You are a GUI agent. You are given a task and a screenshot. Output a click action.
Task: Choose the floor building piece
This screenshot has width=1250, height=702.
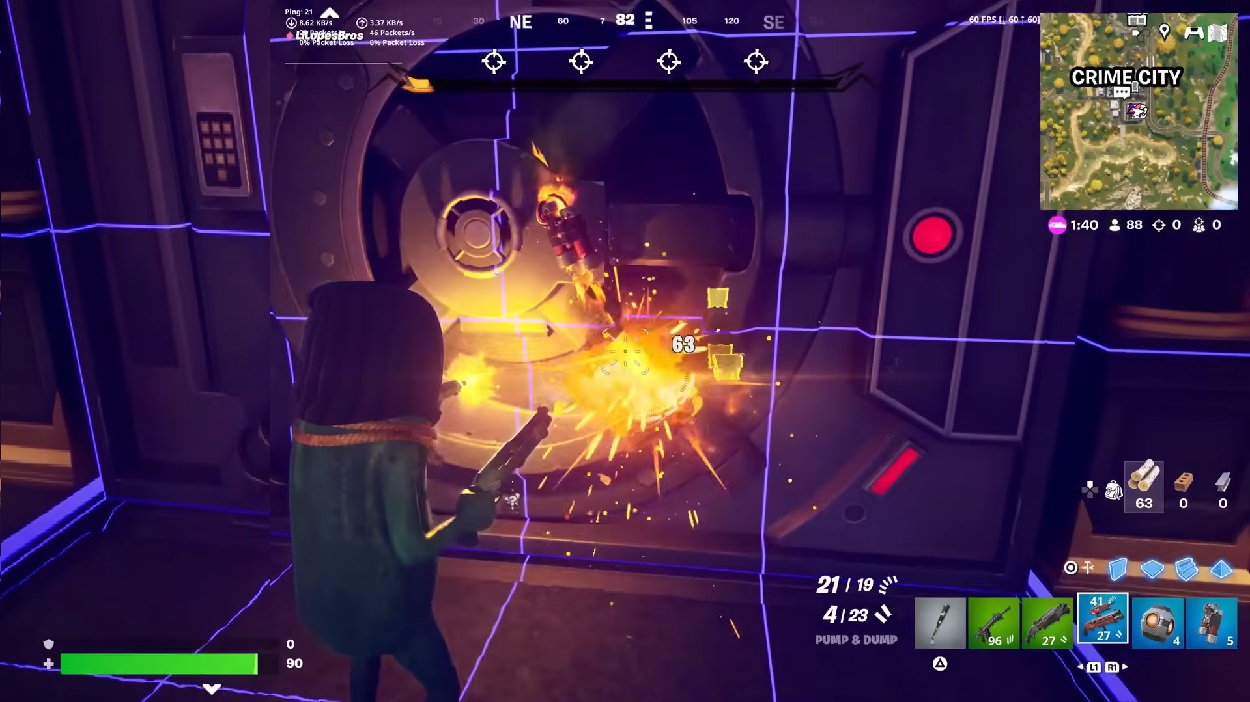(1152, 568)
